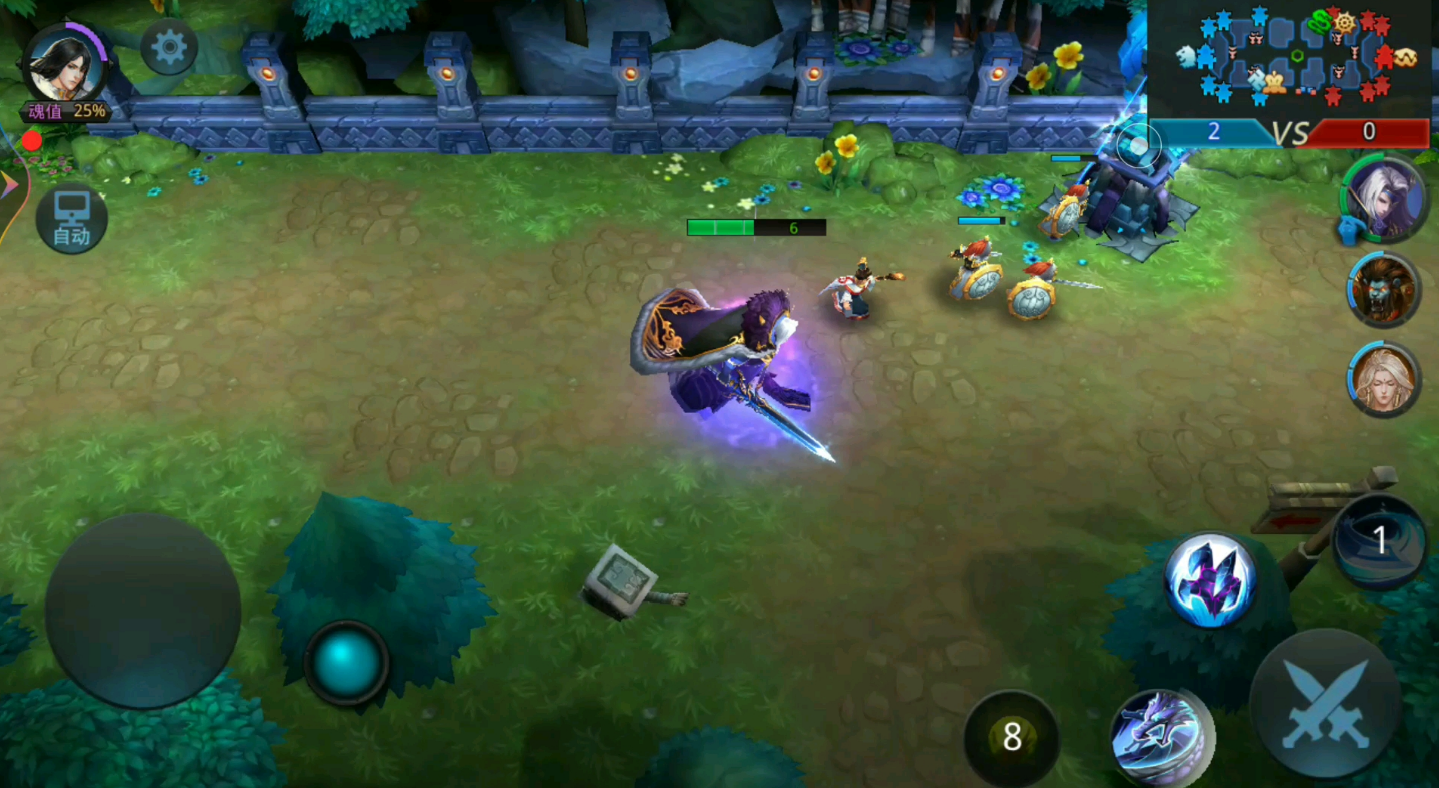Open the minimap

tap(1290, 58)
